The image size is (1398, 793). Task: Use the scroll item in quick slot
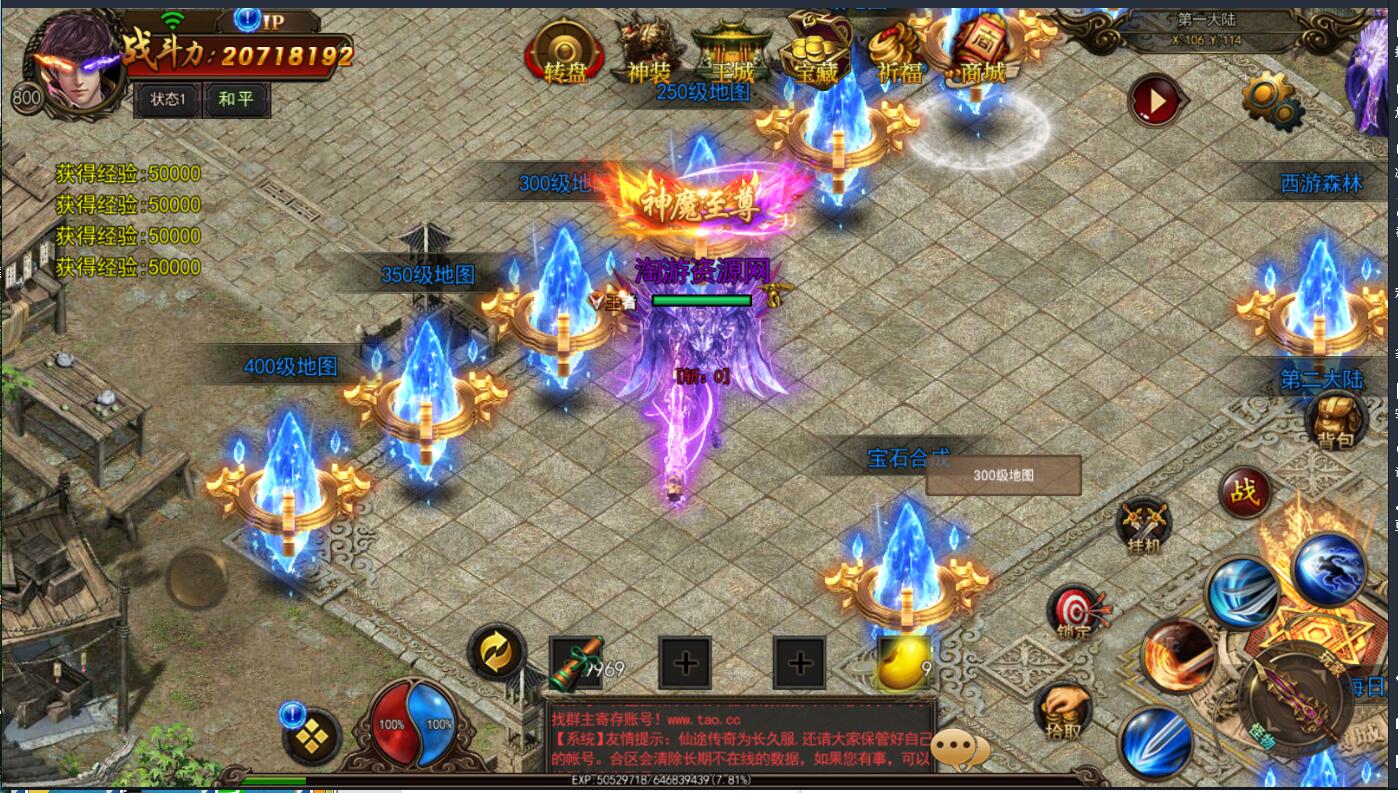[x=576, y=662]
